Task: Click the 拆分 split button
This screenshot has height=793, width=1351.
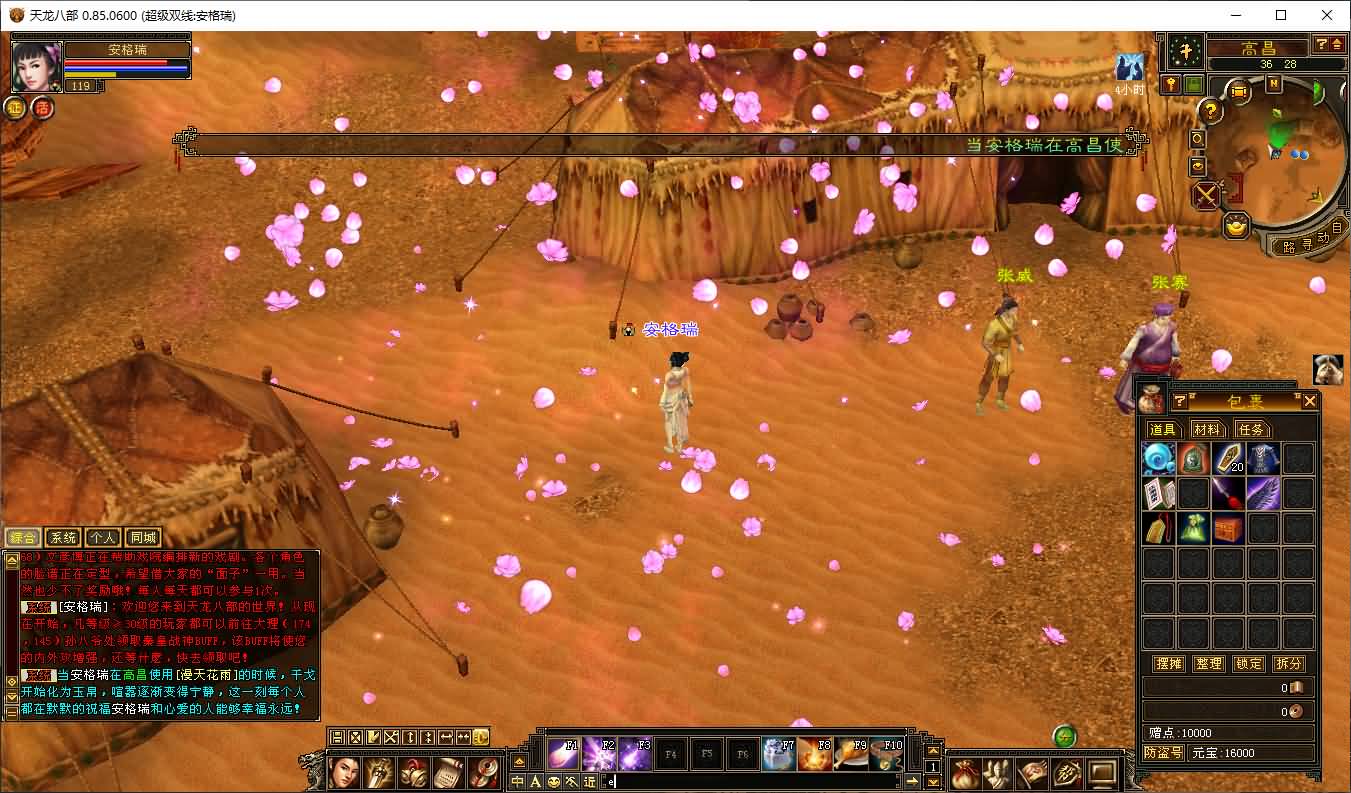Action: click(1289, 663)
